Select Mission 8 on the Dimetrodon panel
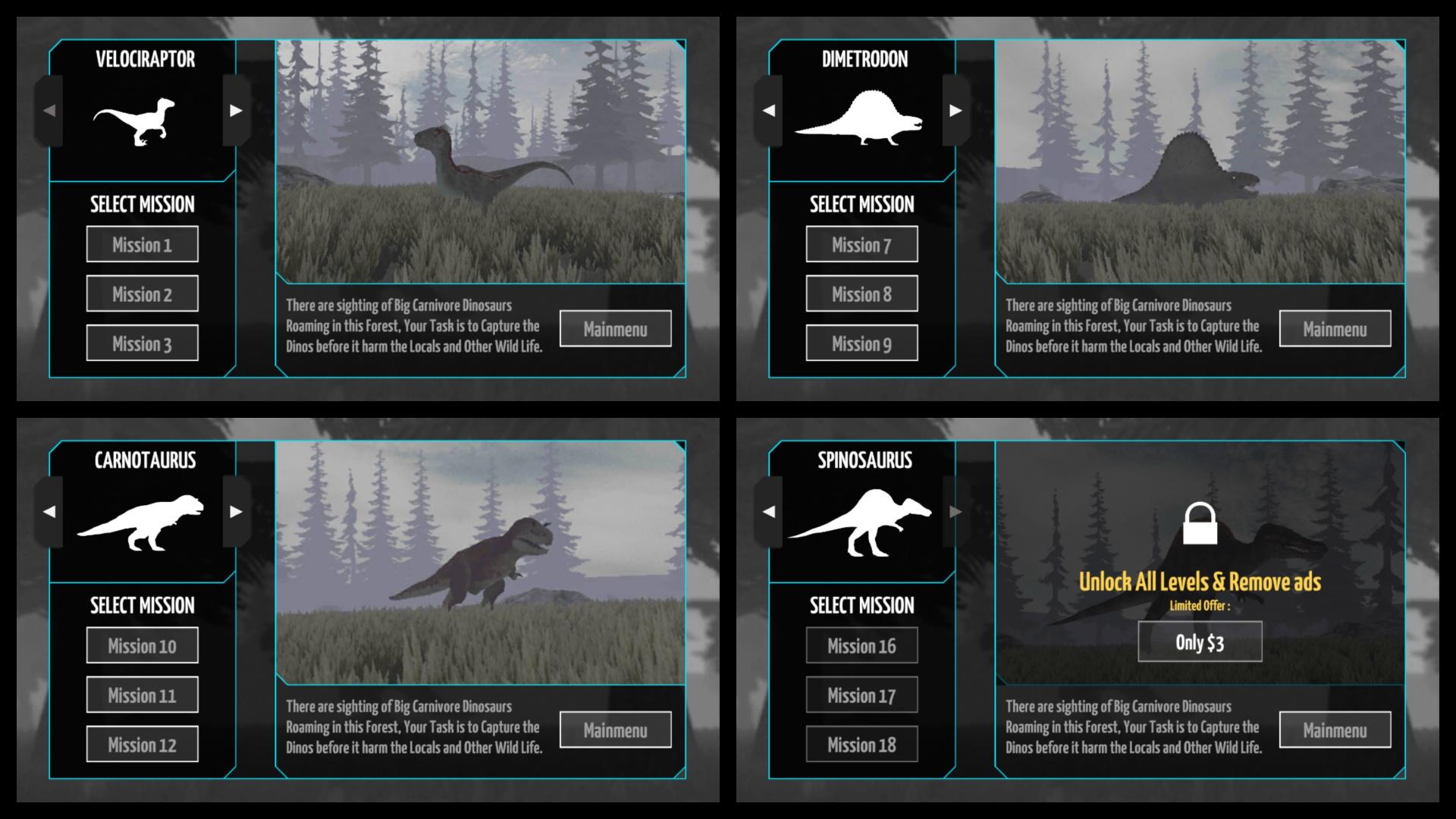The image size is (1456, 819). (862, 293)
